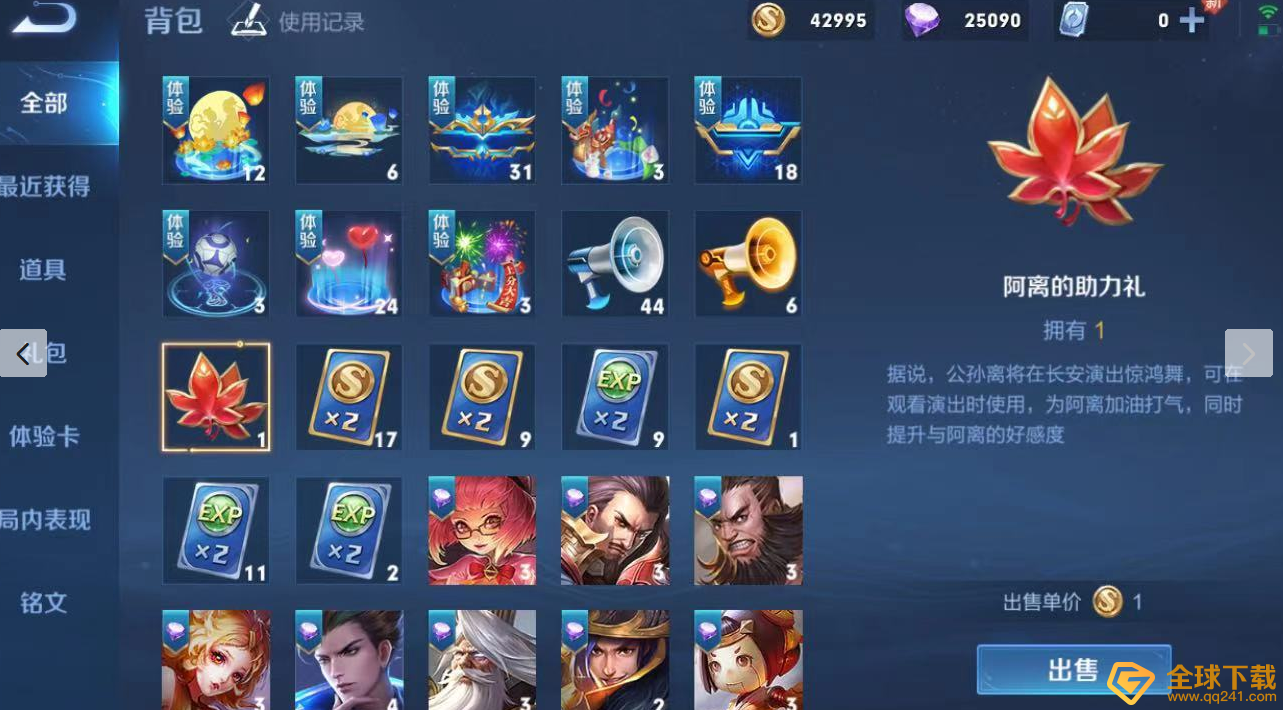
Task: Select the blue megaphone with 44 count
Action: (615, 264)
